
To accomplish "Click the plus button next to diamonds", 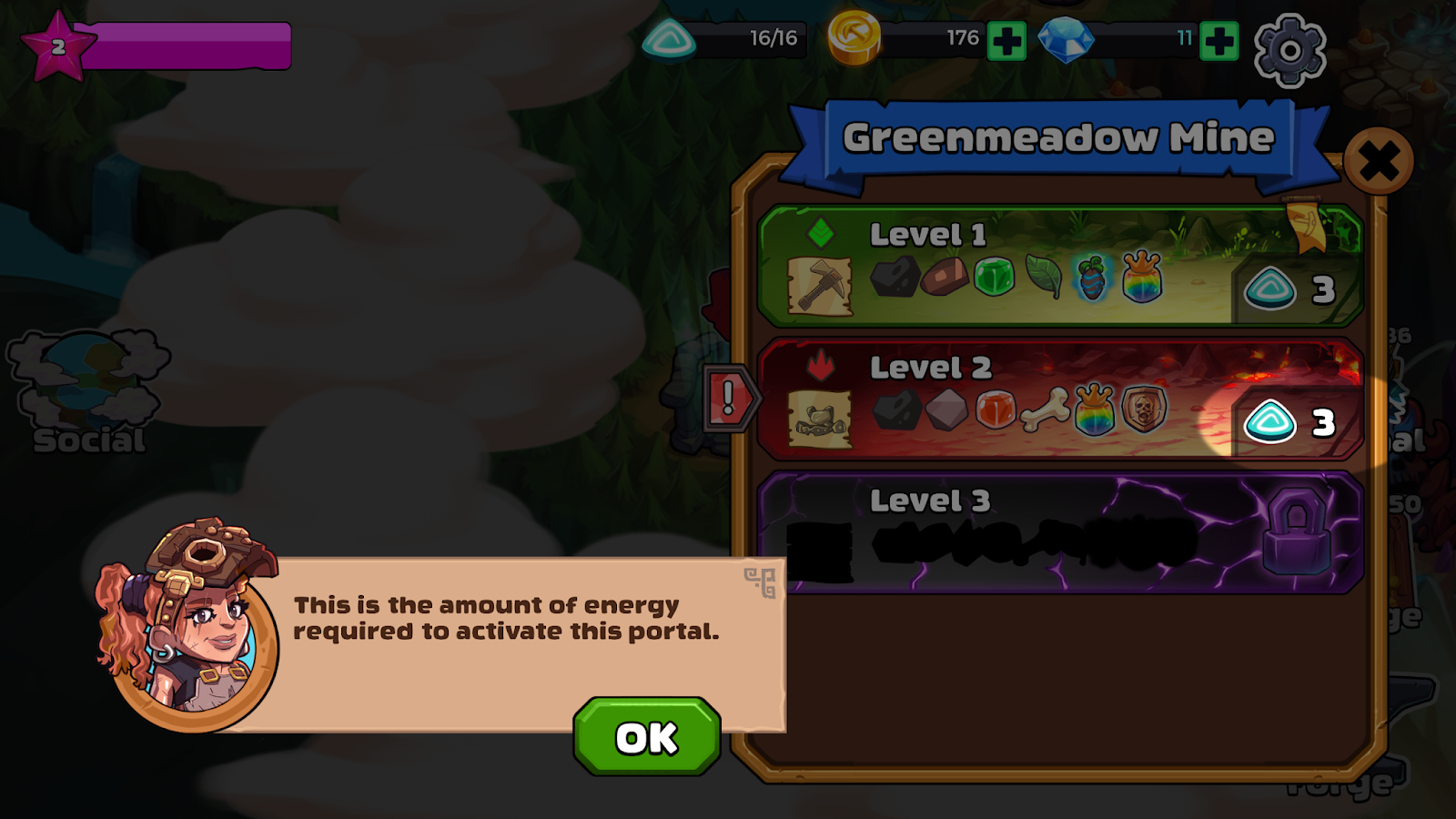I will [x=1221, y=39].
